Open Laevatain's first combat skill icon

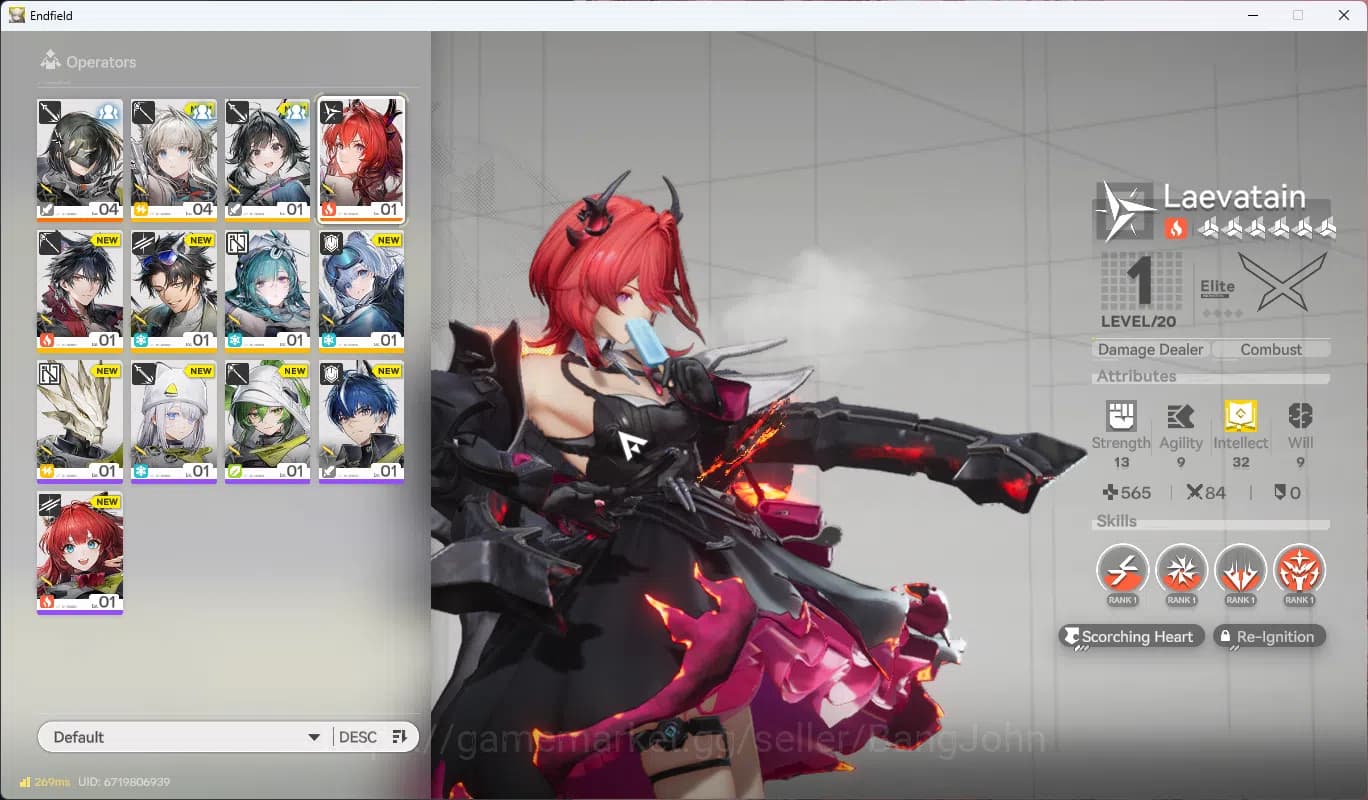(1122, 570)
